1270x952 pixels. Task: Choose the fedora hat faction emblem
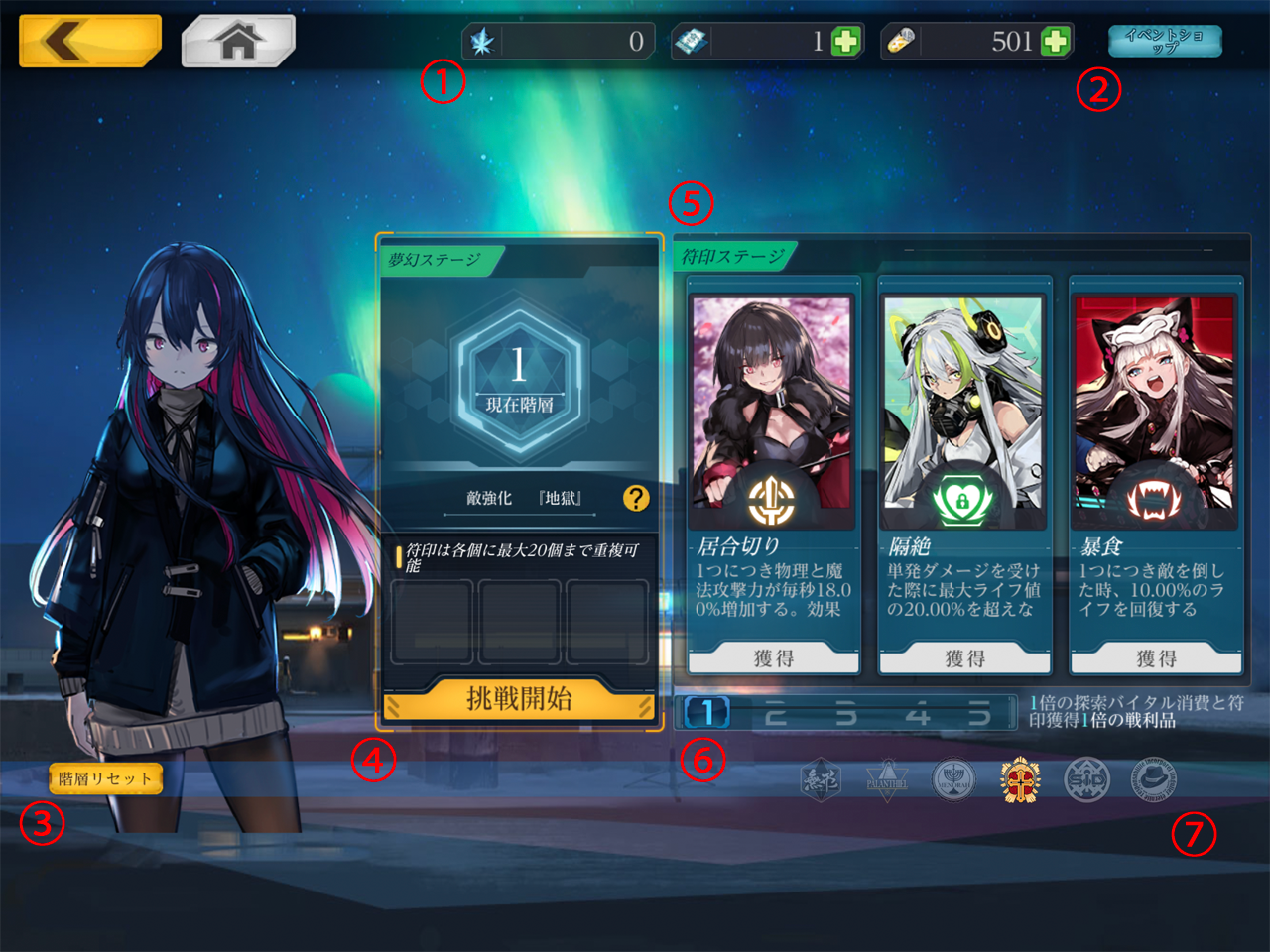click(x=1153, y=781)
